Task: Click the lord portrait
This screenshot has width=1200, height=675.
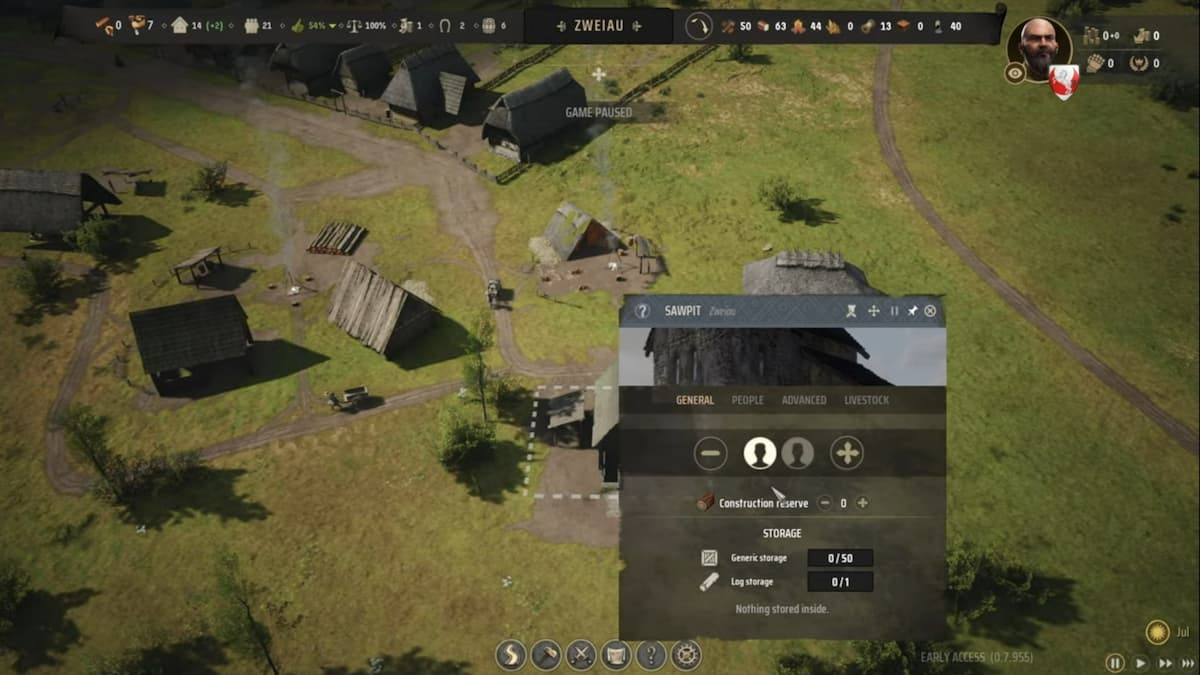Action: (x=1038, y=46)
